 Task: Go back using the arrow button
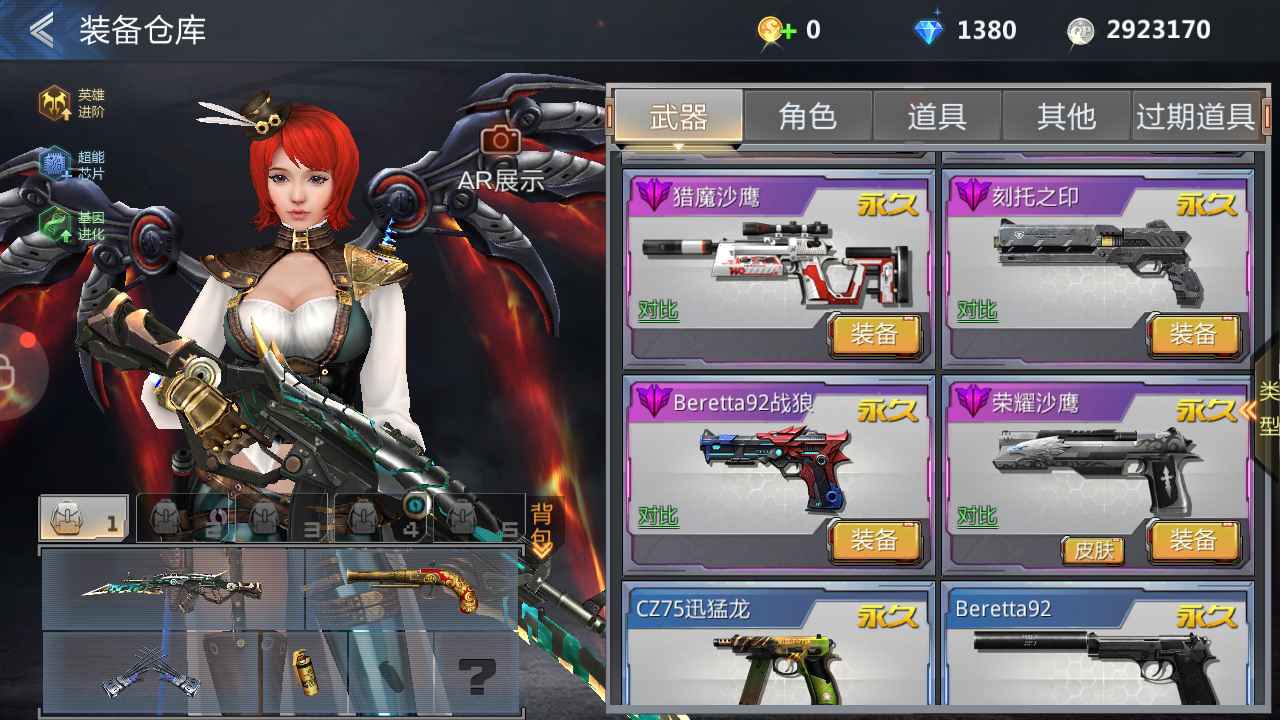coord(42,30)
